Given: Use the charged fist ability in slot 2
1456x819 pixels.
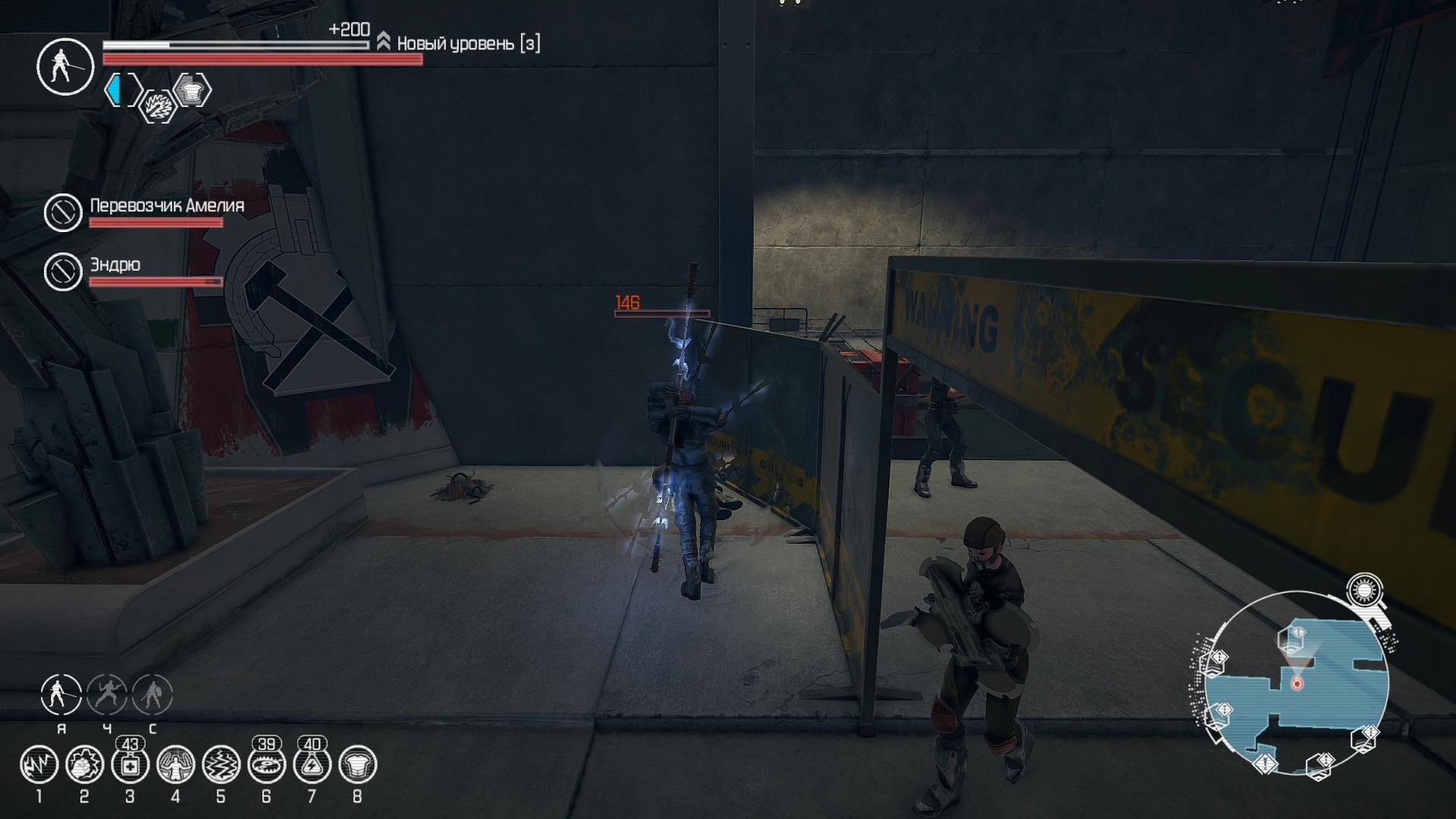Looking at the screenshot, I should coord(85,765).
